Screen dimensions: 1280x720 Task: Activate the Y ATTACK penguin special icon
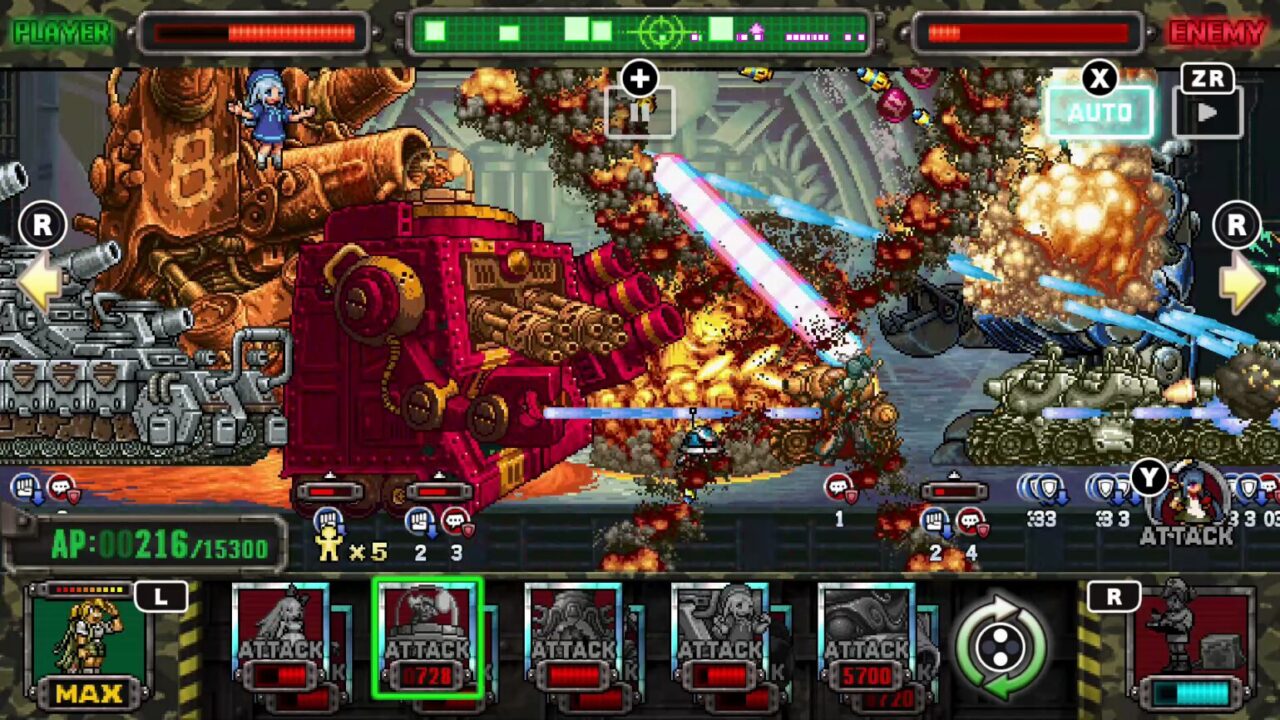click(1193, 500)
